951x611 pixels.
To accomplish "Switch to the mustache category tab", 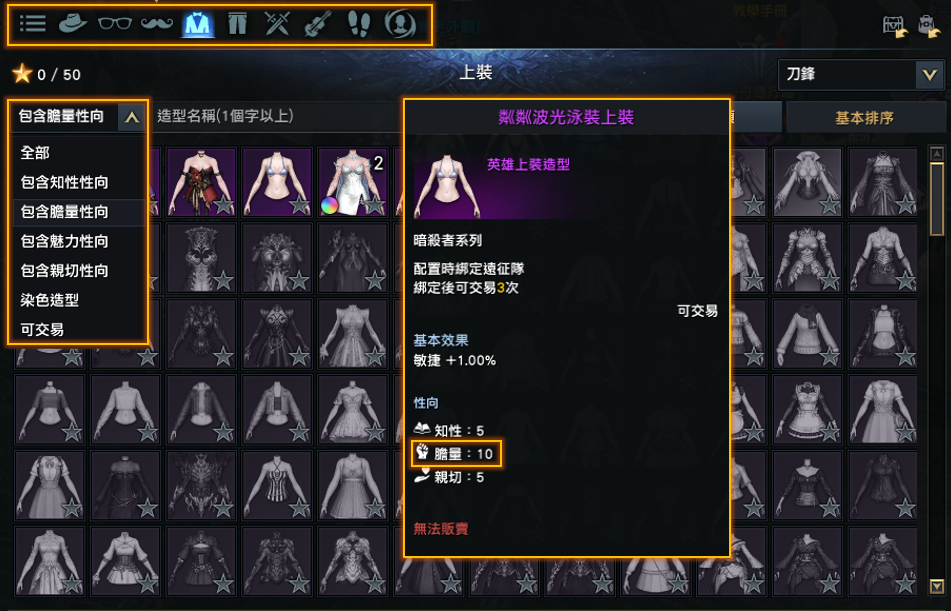I will click(x=155, y=24).
